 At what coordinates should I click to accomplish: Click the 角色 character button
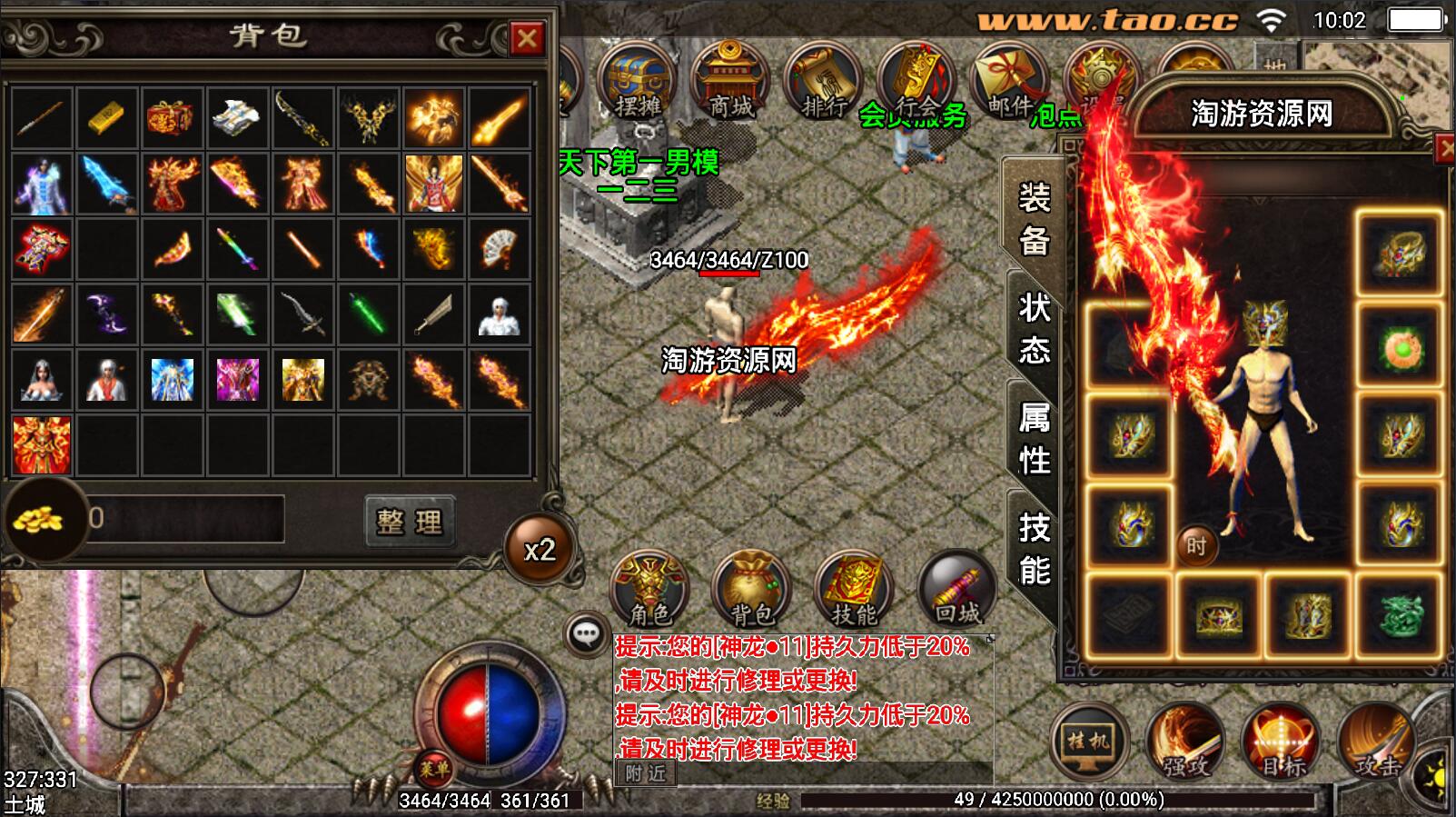pos(649,589)
